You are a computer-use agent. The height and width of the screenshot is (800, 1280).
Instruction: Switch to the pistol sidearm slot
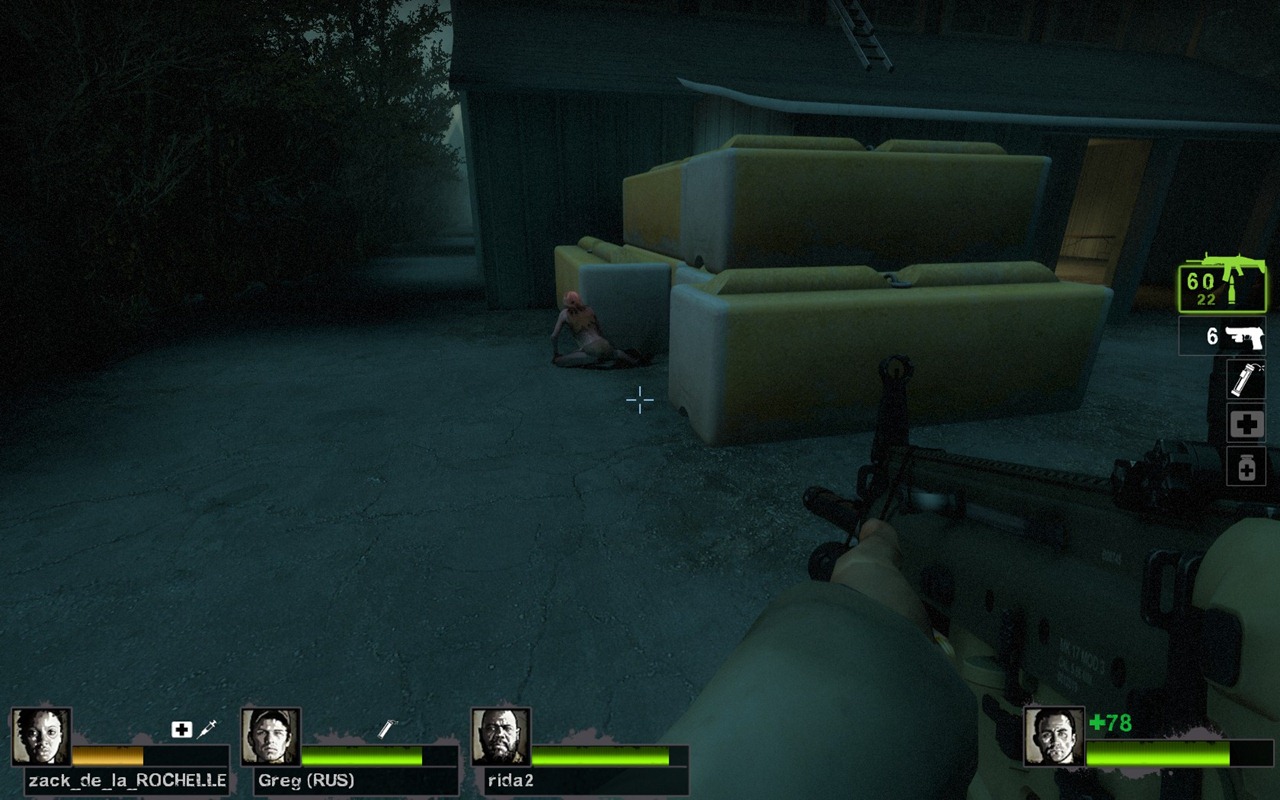1222,336
